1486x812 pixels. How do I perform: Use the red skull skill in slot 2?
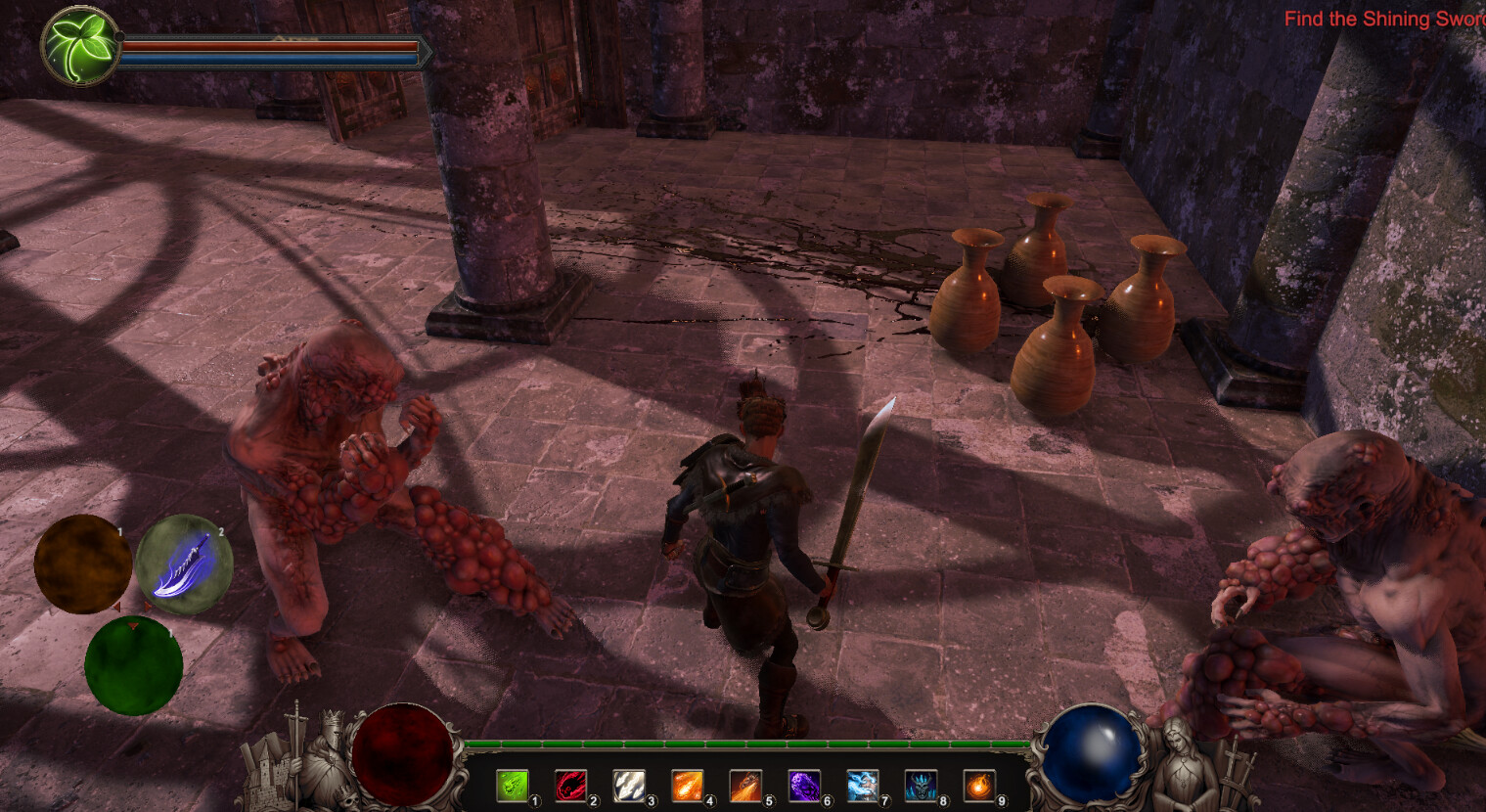(x=571, y=785)
